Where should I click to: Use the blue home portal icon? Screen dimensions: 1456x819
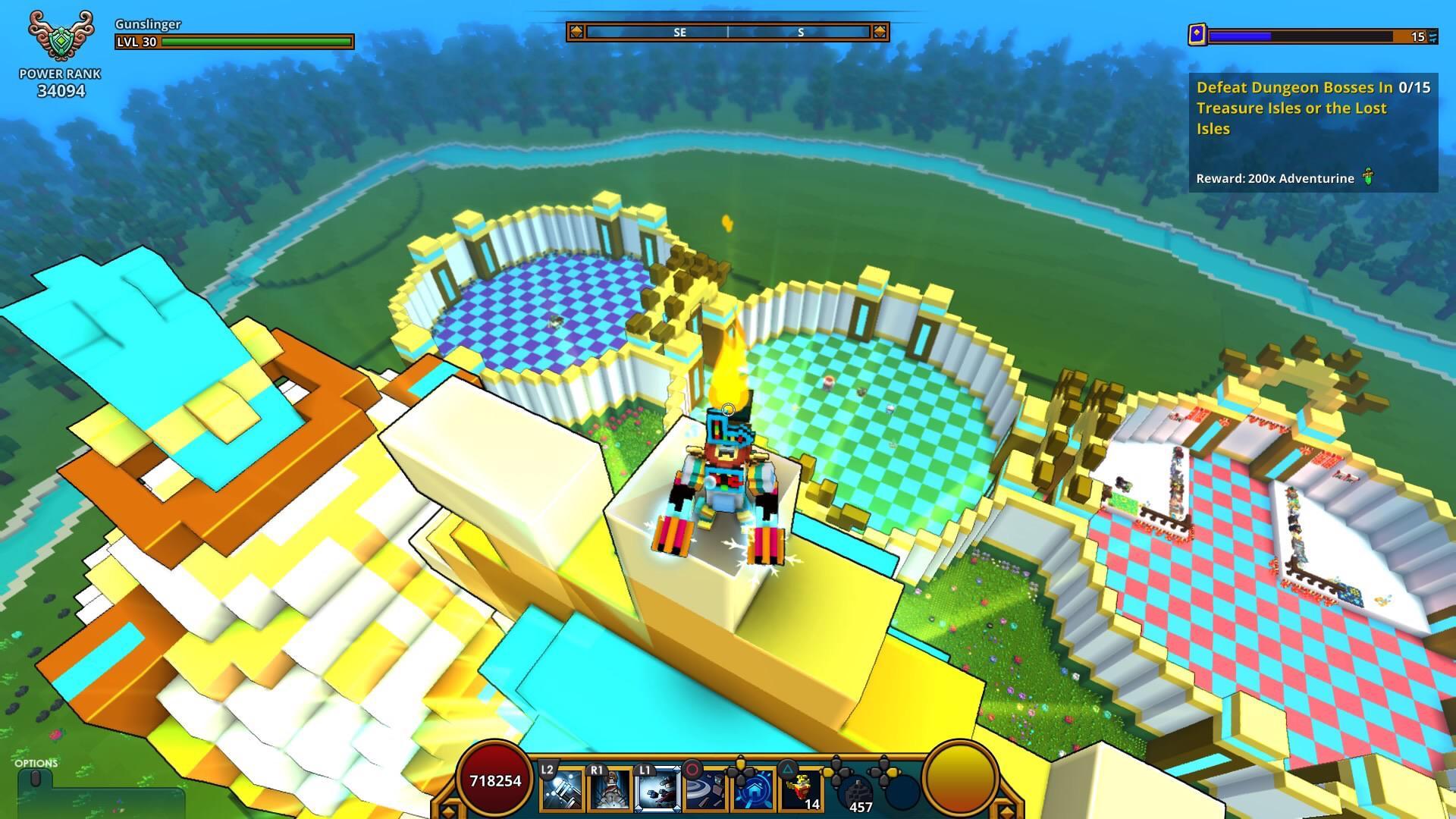coord(754,790)
